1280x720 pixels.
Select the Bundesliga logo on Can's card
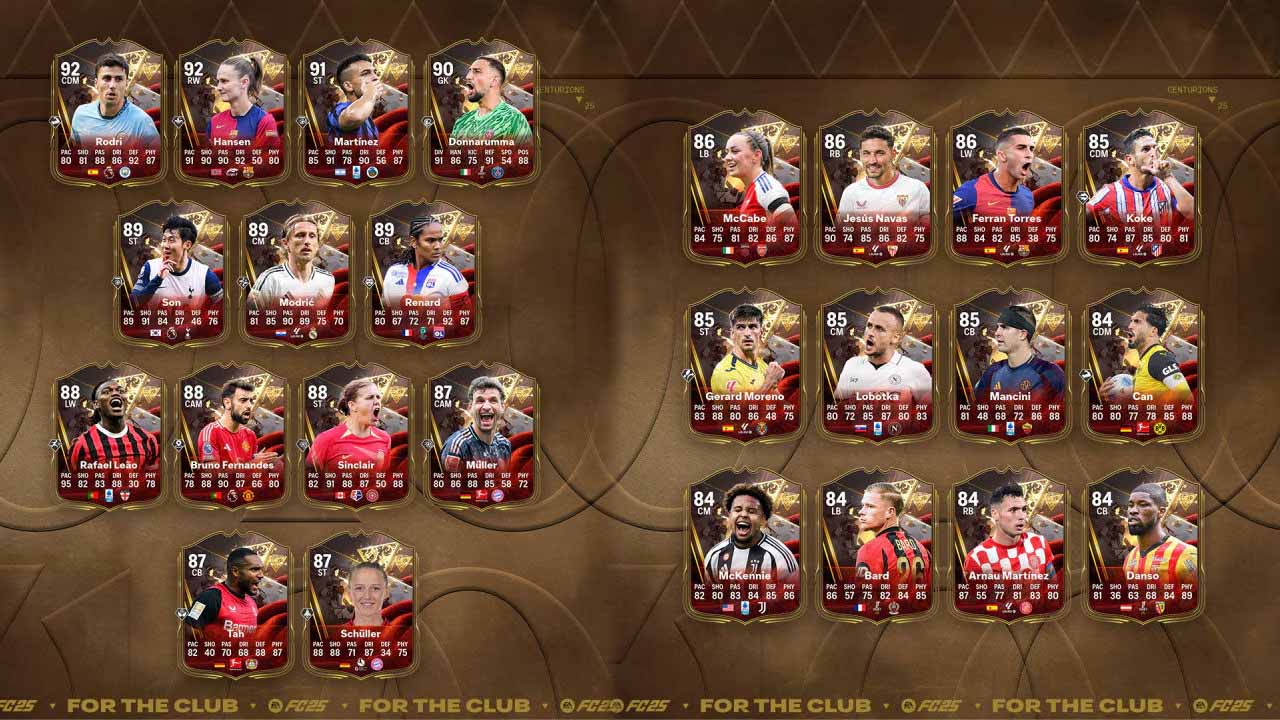click(x=1143, y=427)
